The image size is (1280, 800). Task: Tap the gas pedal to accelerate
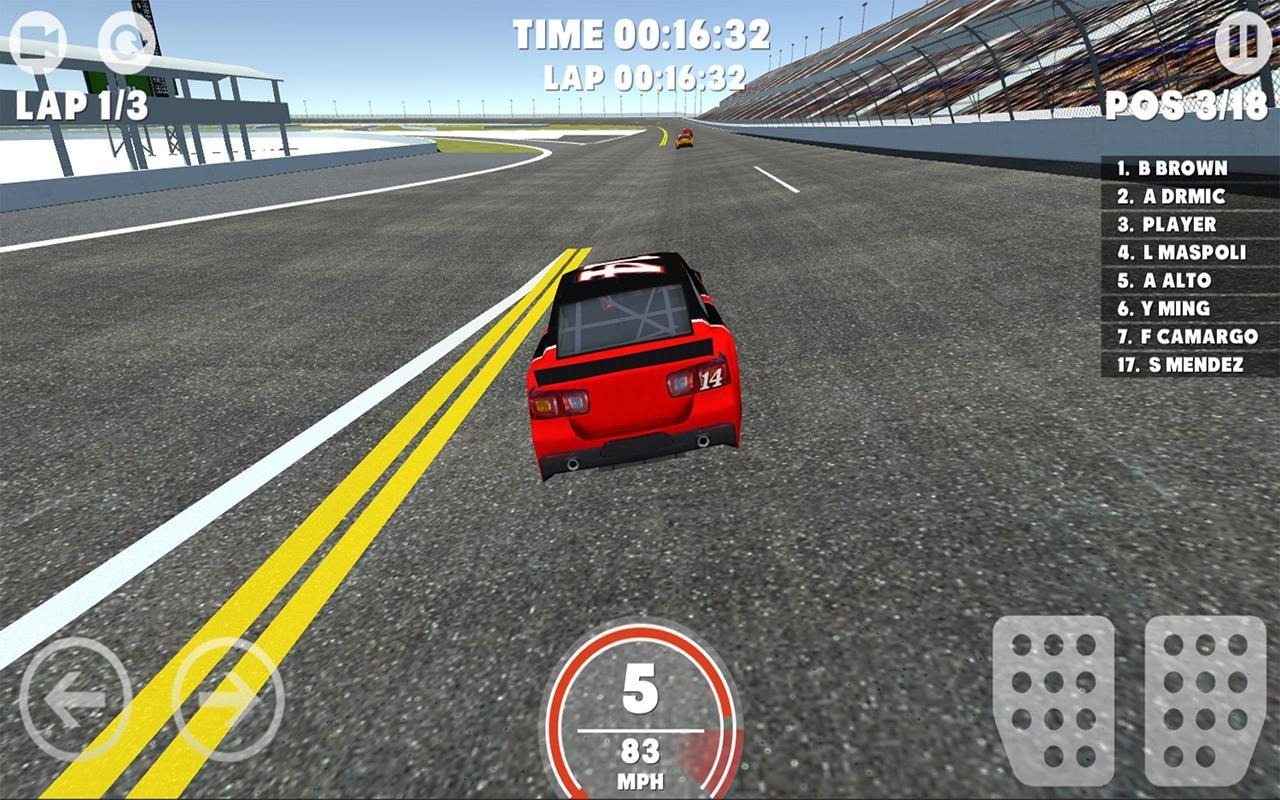point(1205,700)
